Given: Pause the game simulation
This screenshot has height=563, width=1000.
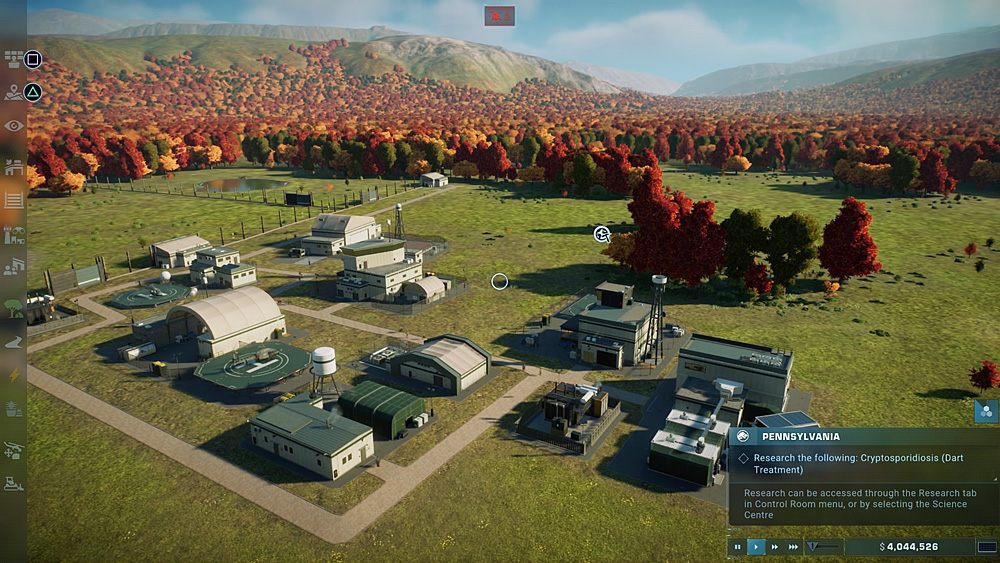Looking at the screenshot, I should 738,547.
